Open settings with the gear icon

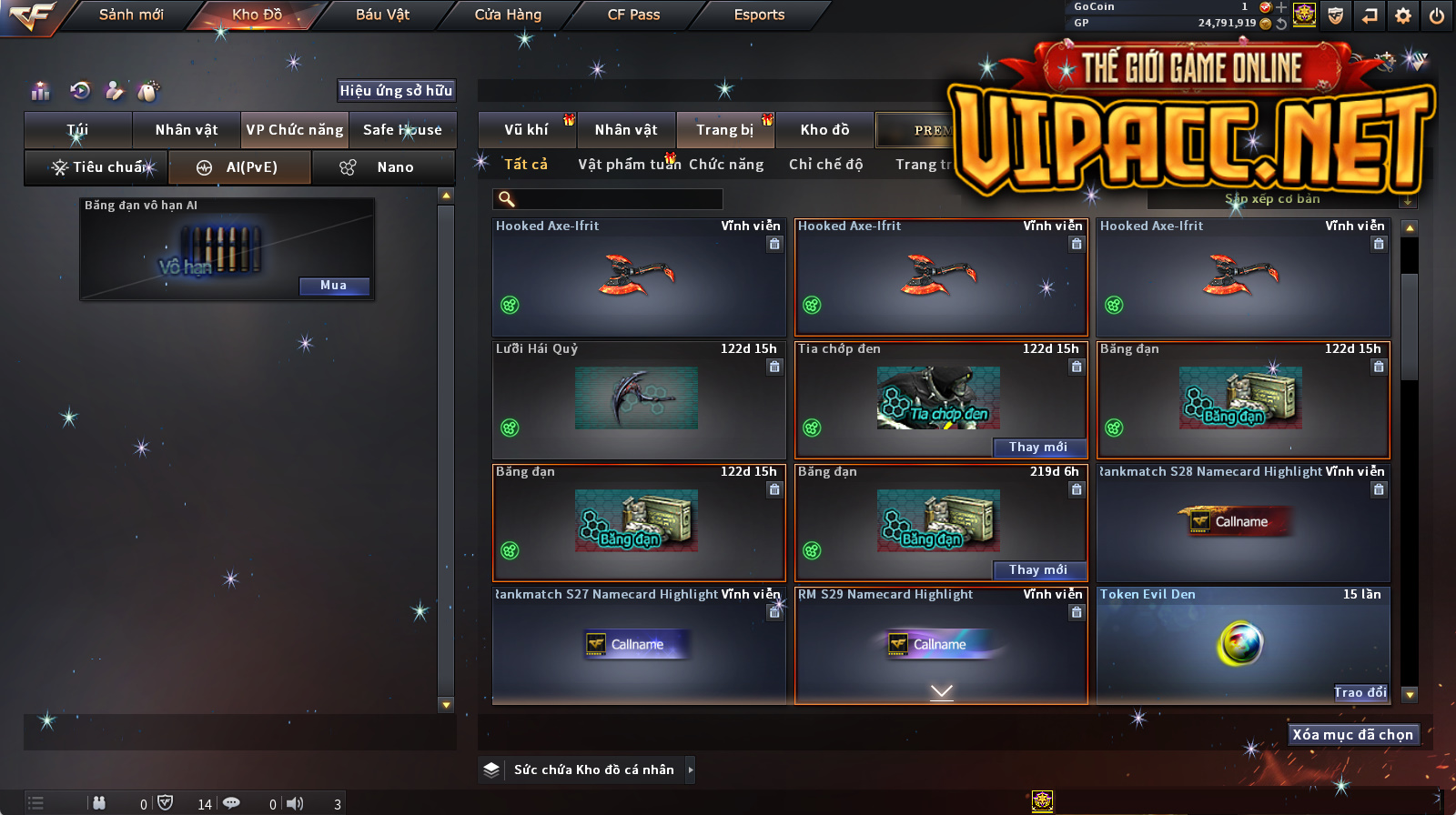pos(1403,15)
